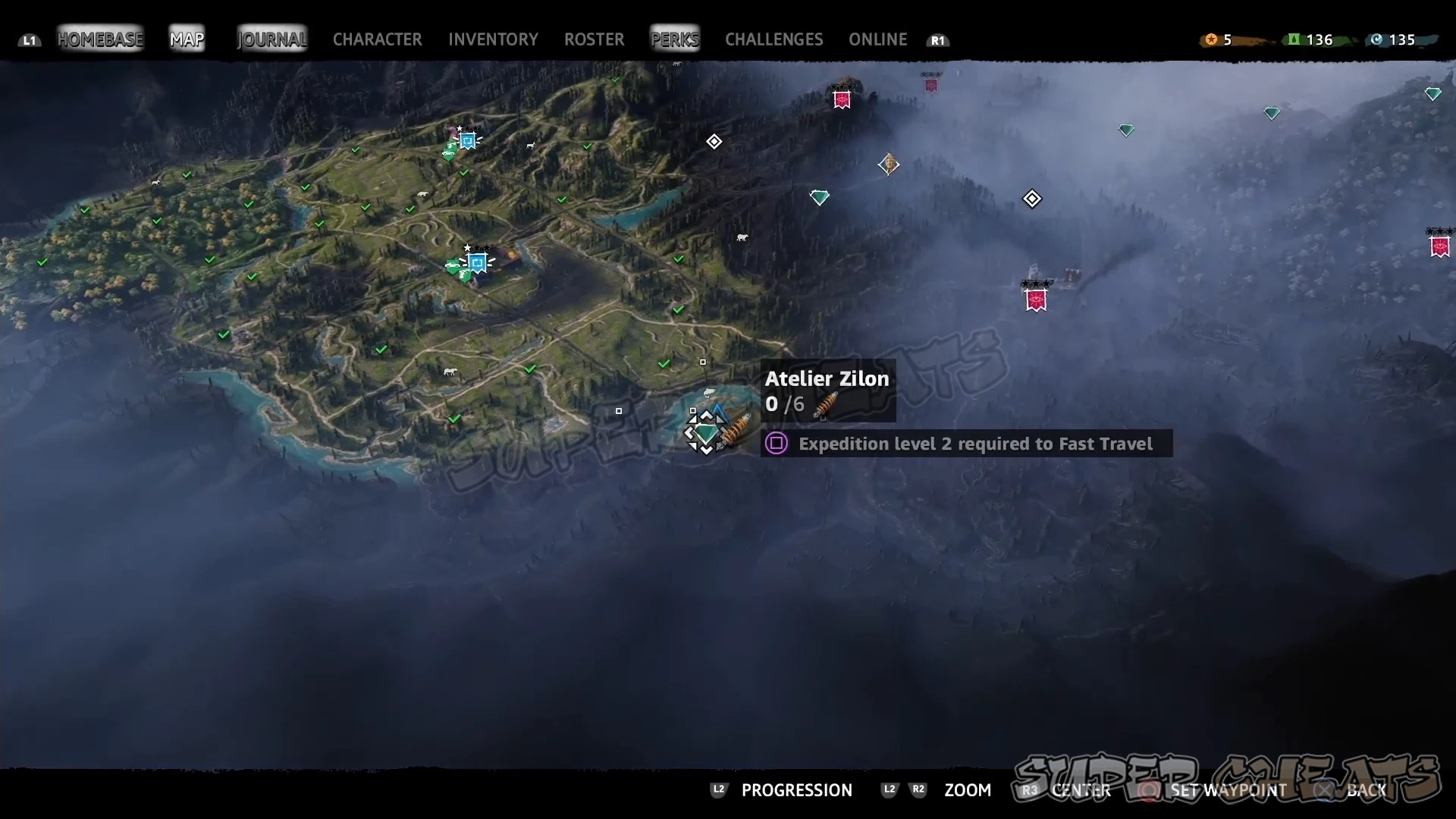Go to the Inventory tab

click(493, 39)
